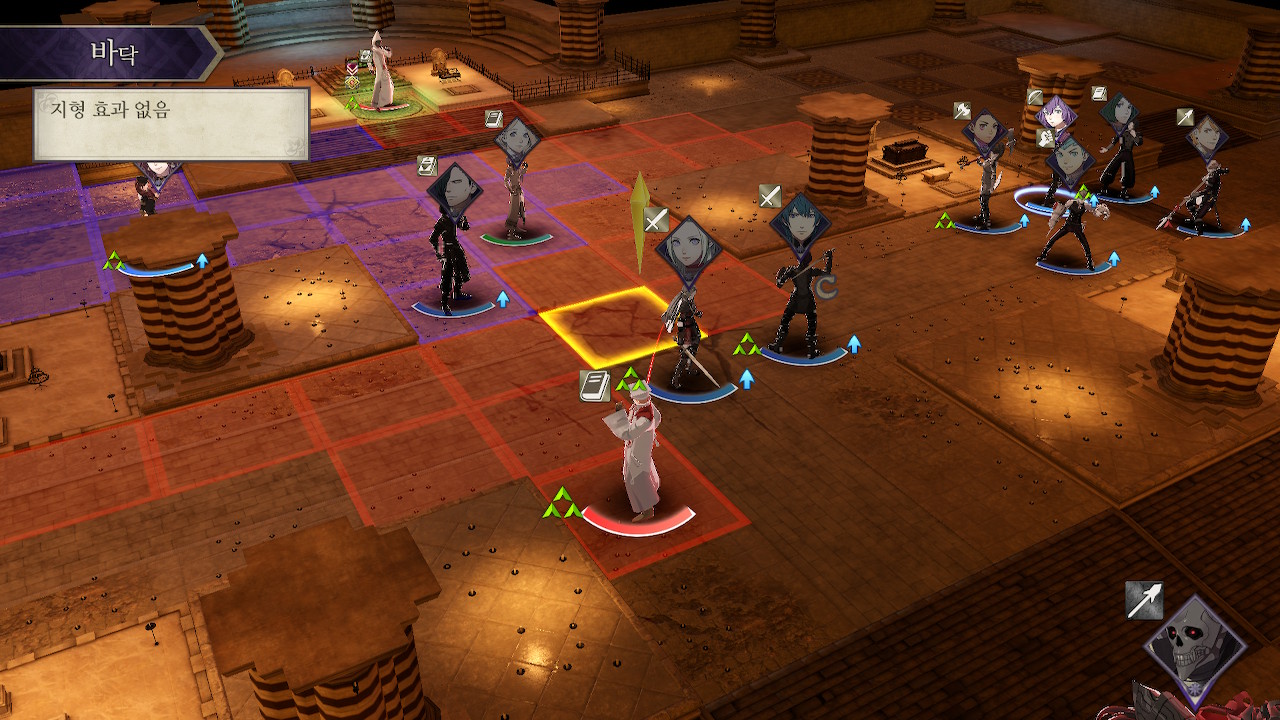The width and height of the screenshot is (1280, 720).
Task: Select the purple-haired archer's portrait
Action: (1055, 118)
